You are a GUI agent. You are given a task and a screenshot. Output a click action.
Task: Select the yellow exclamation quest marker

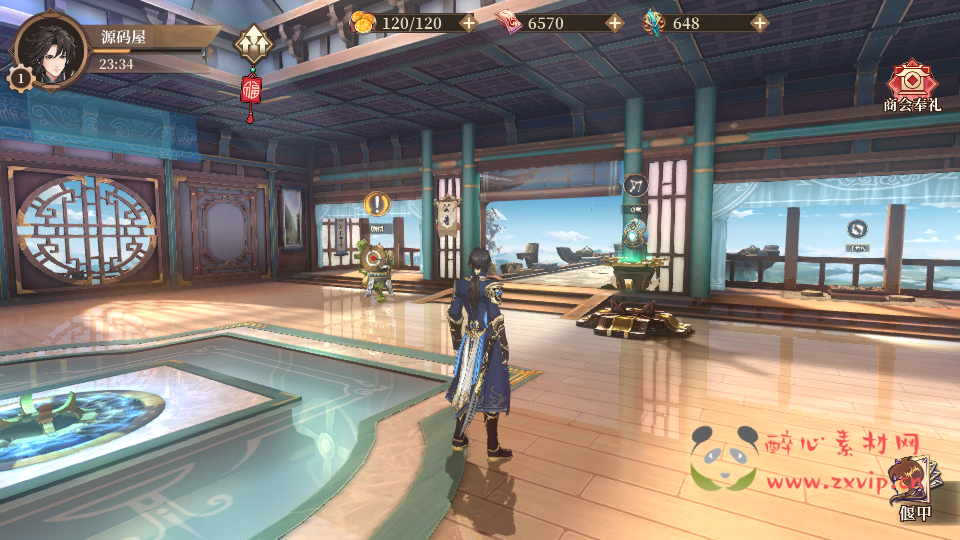tap(377, 204)
